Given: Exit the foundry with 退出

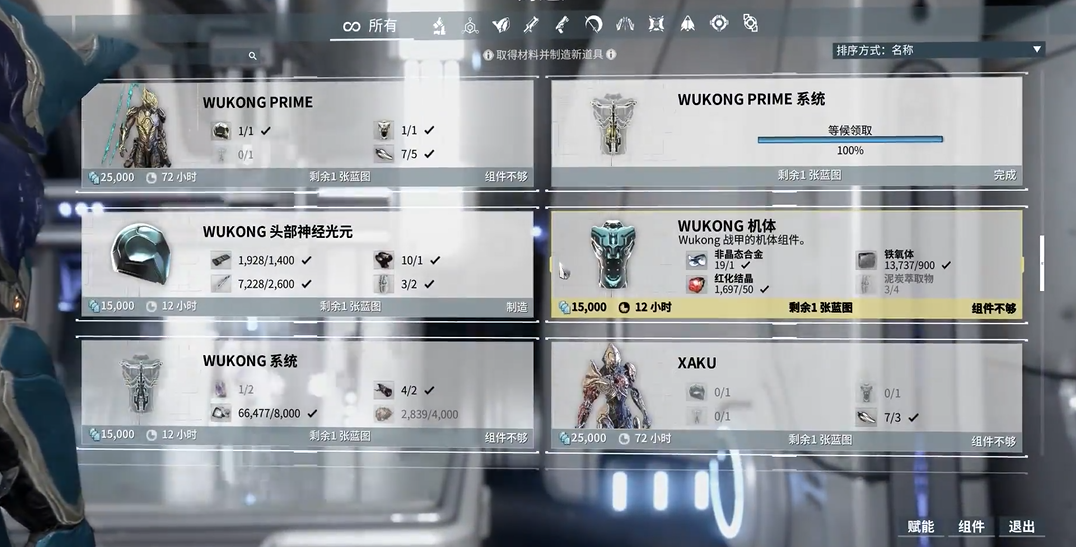Looking at the screenshot, I should 1021,527.
